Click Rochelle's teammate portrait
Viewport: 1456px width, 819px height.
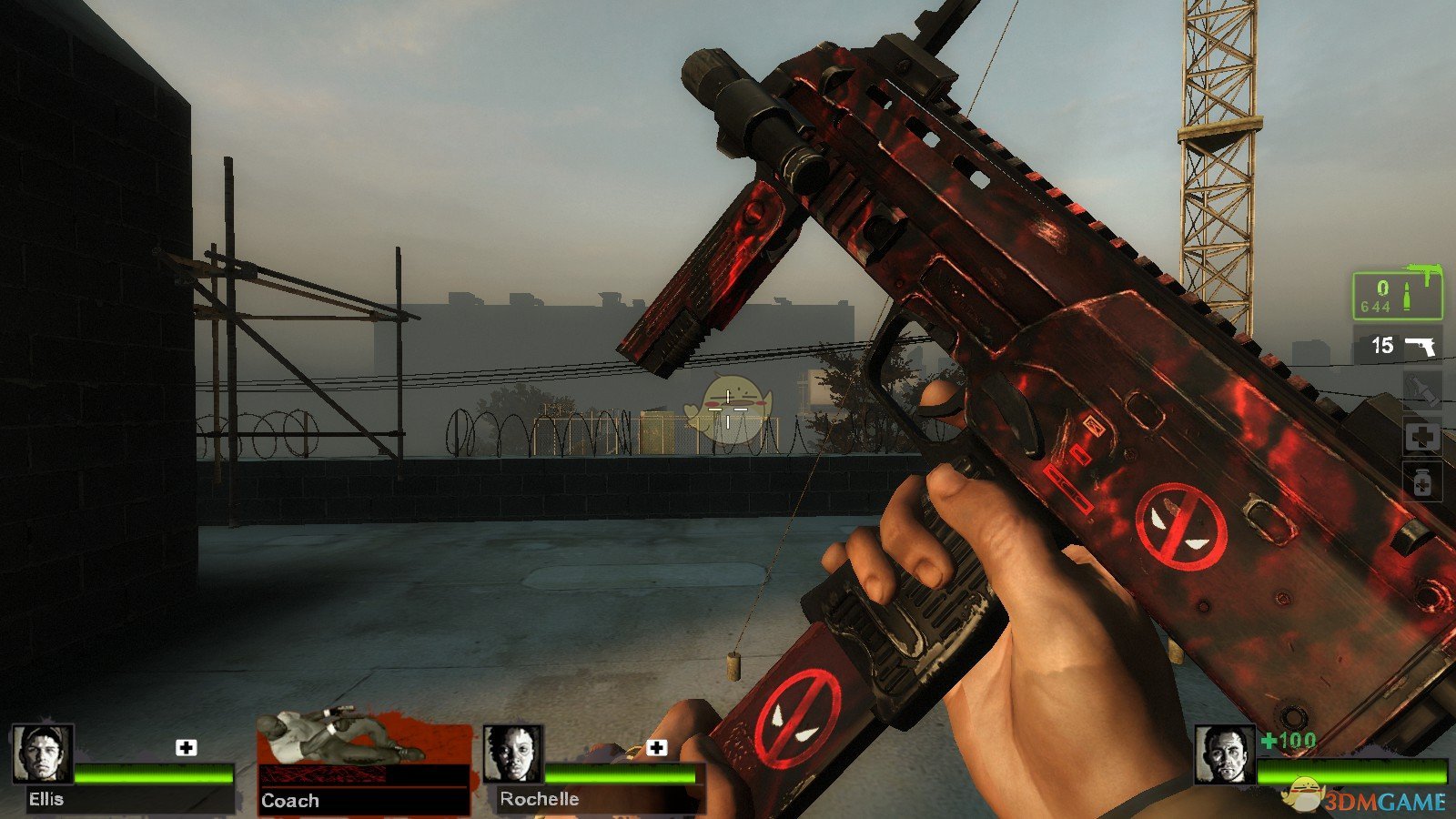click(x=513, y=754)
